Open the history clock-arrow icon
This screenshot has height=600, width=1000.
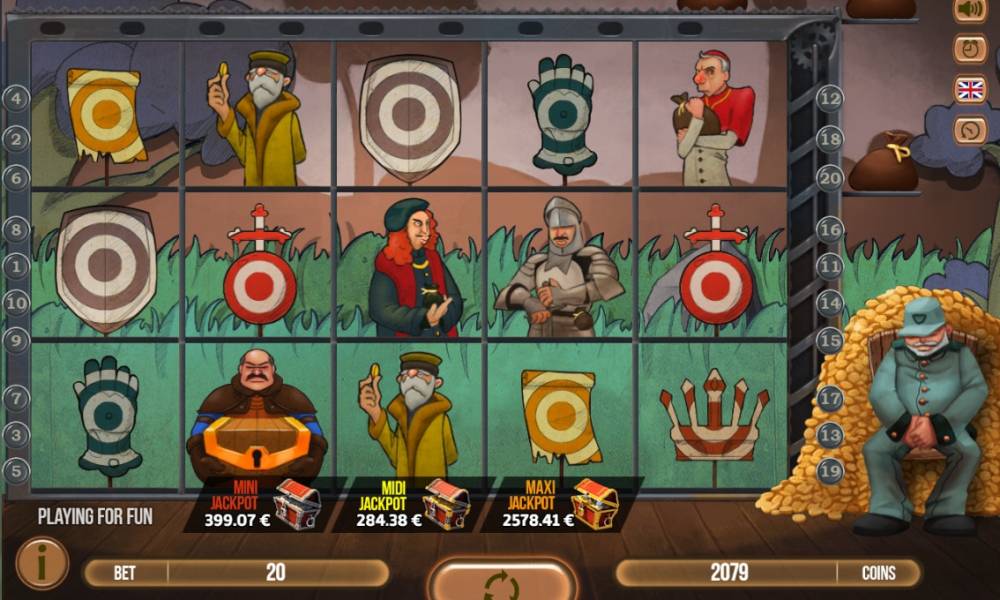pyautogui.click(x=969, y=130)
